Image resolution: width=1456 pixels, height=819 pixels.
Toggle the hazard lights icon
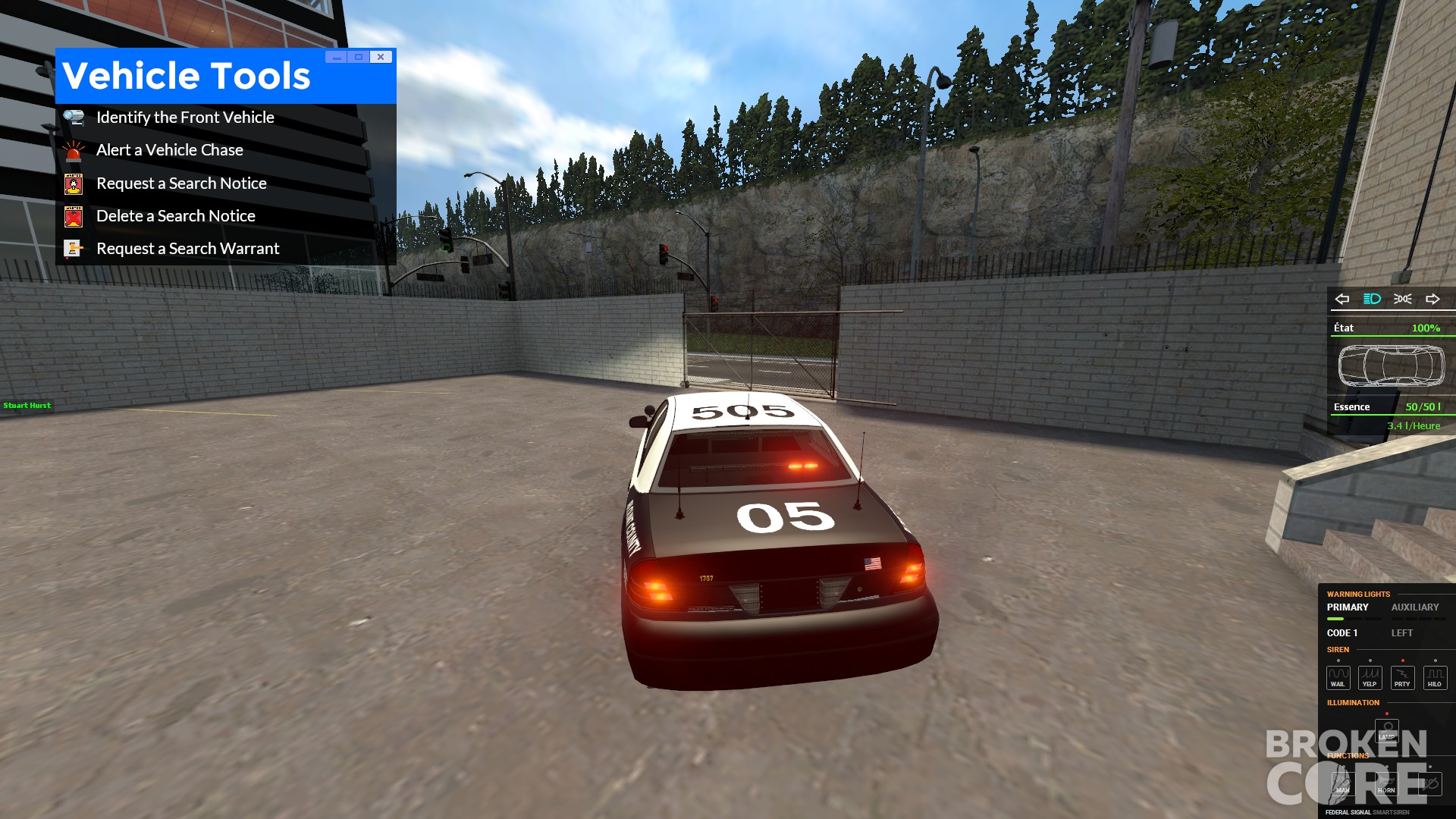(1402, 299)
